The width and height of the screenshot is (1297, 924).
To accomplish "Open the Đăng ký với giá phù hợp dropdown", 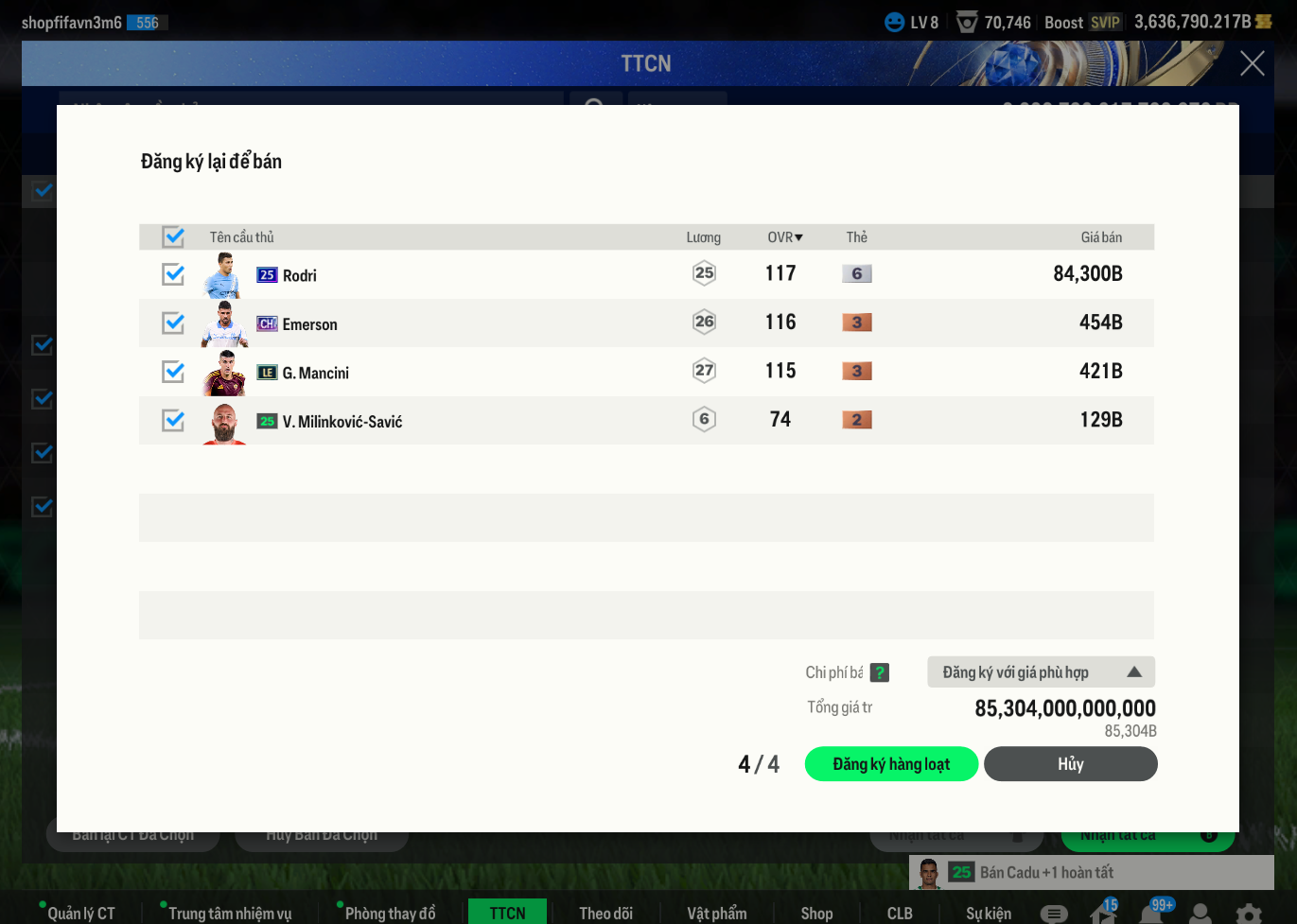I will (x=1041, y=672).
